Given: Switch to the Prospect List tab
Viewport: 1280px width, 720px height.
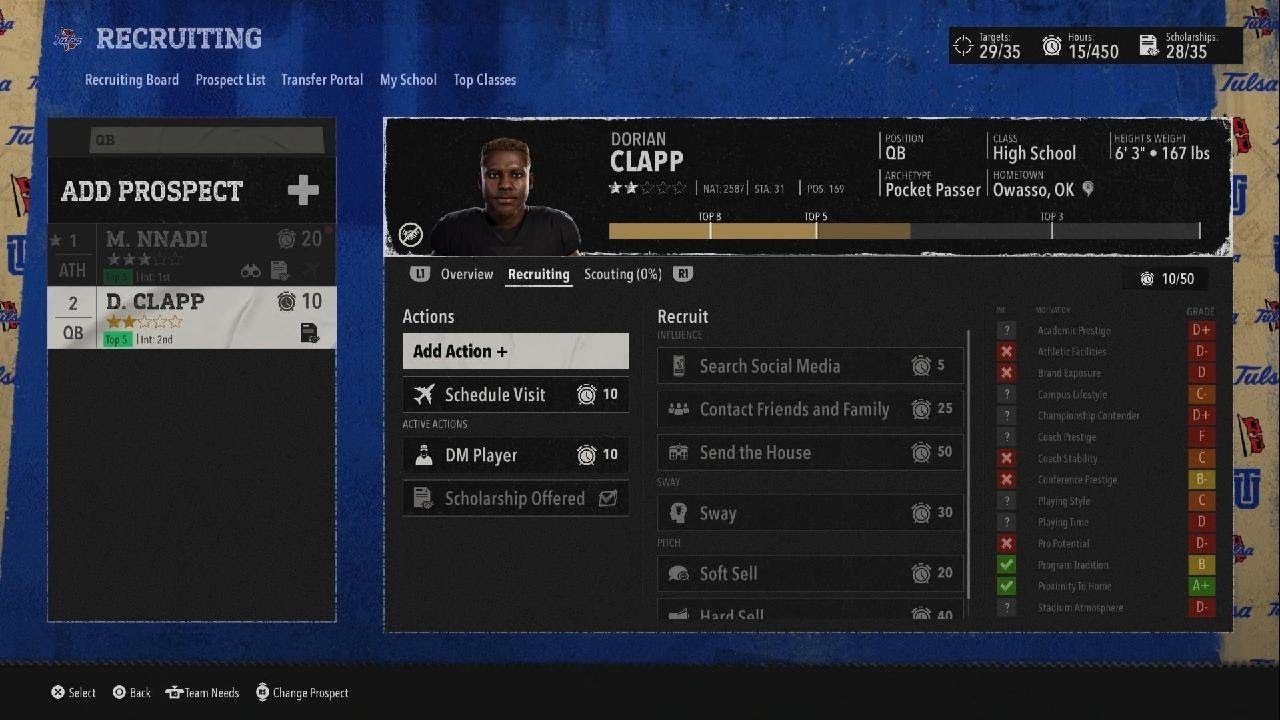Looking at the screenshot, I should (230, 80).
